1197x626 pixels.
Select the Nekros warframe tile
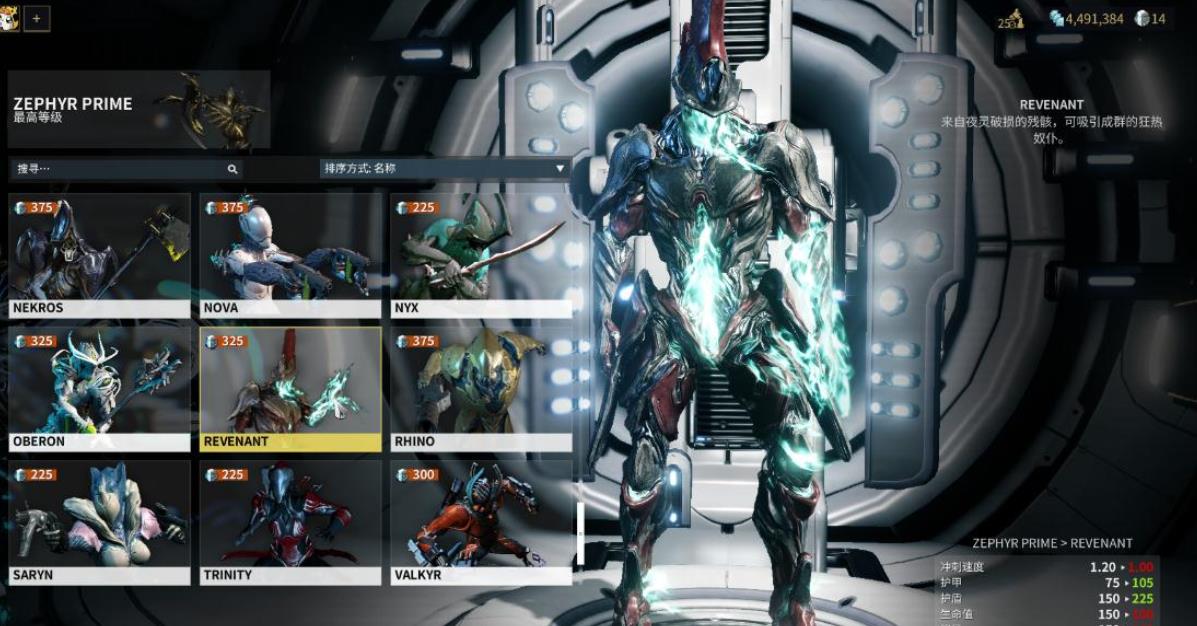99,255
